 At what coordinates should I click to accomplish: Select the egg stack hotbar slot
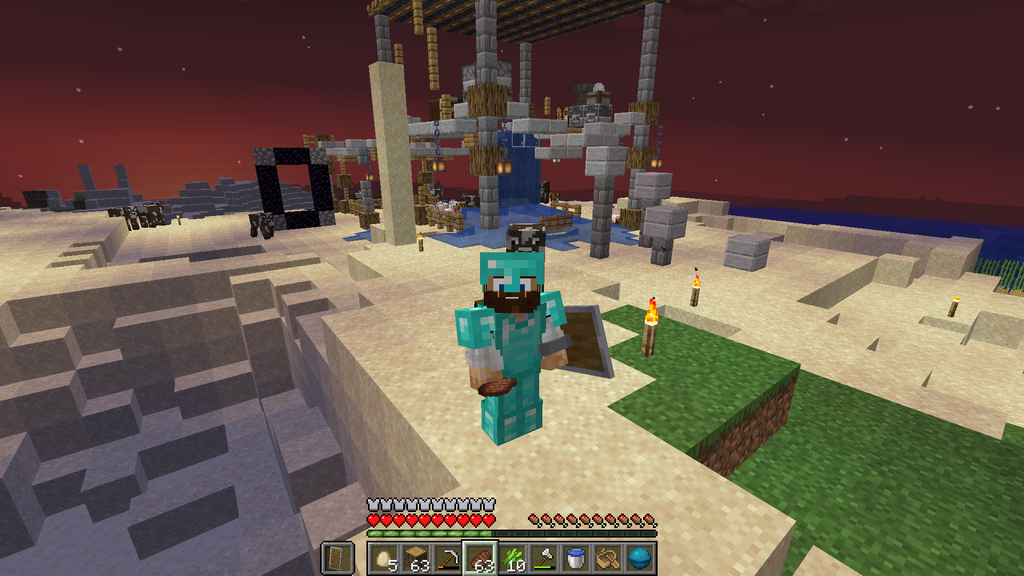(383, 557)
